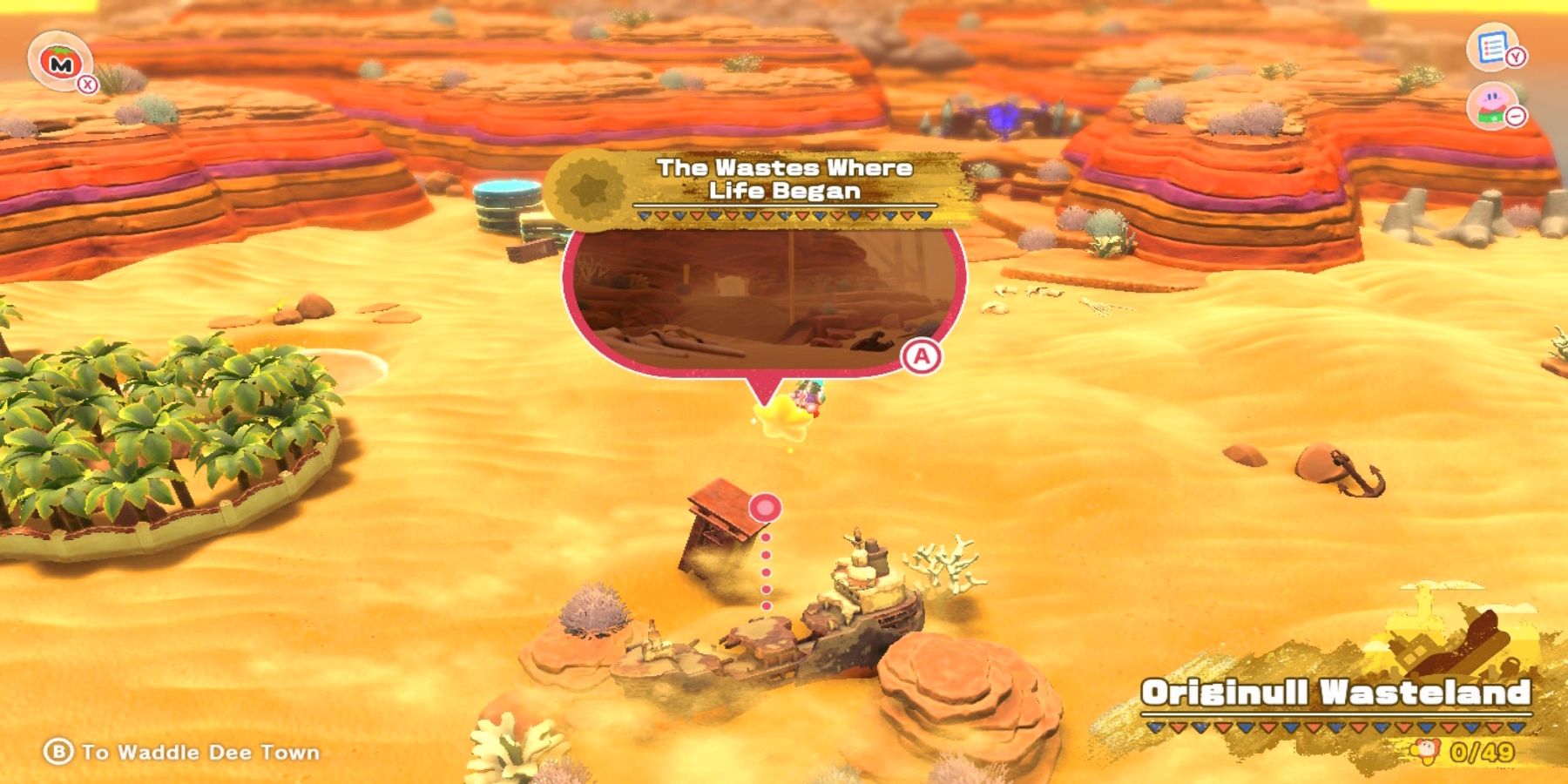Open the mission checklist icon
The image size is (1568, 784).
(x=1492, y=46)
